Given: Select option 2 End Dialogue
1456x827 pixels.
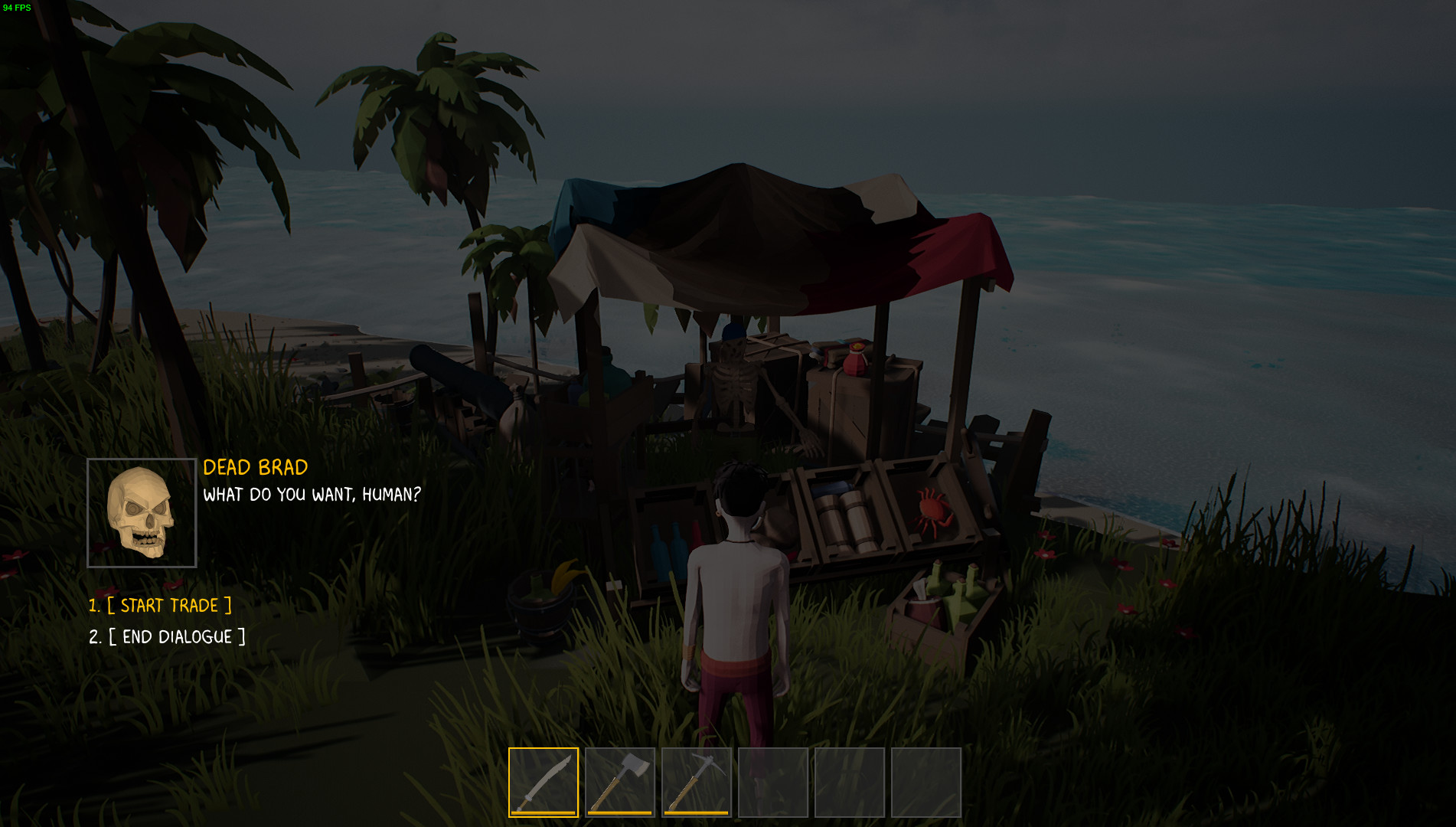Looking at the screenshot, I should click(167, 636).
